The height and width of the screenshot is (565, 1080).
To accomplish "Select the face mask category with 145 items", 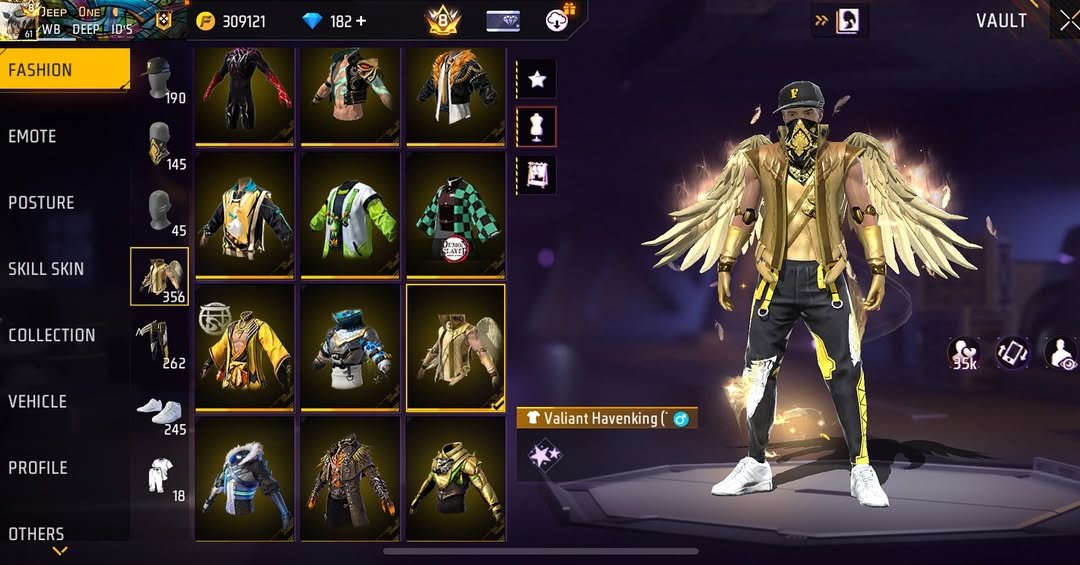I will (159, 146).
